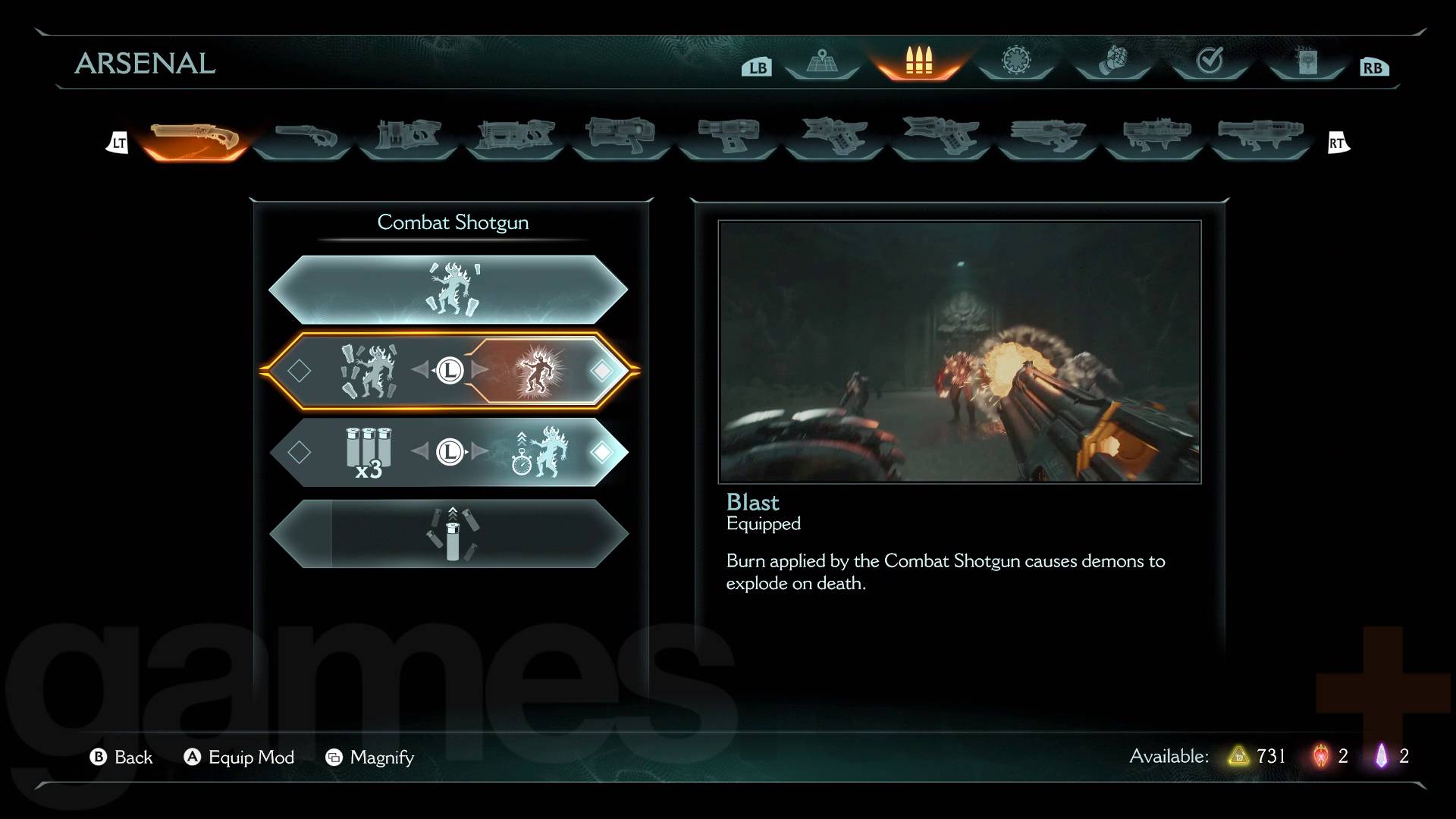Choose the Blast exploding demon mod
1456x819 pixels.
click(537, 371)
